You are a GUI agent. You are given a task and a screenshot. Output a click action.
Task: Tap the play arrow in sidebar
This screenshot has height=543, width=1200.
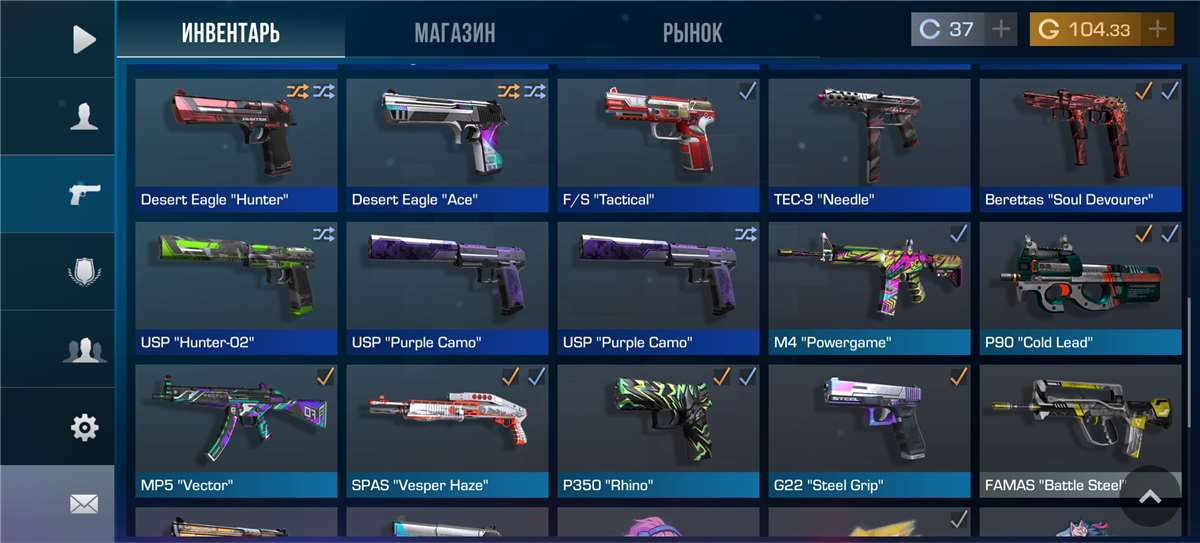tap(84, 39)
